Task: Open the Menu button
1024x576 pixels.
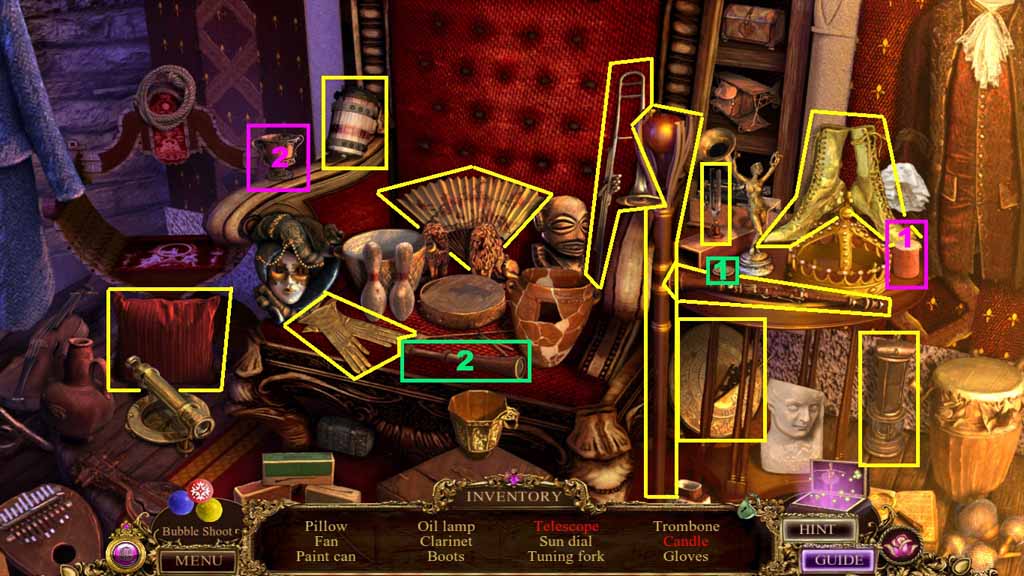Action: pyautogui.click(x=199, y=560)
